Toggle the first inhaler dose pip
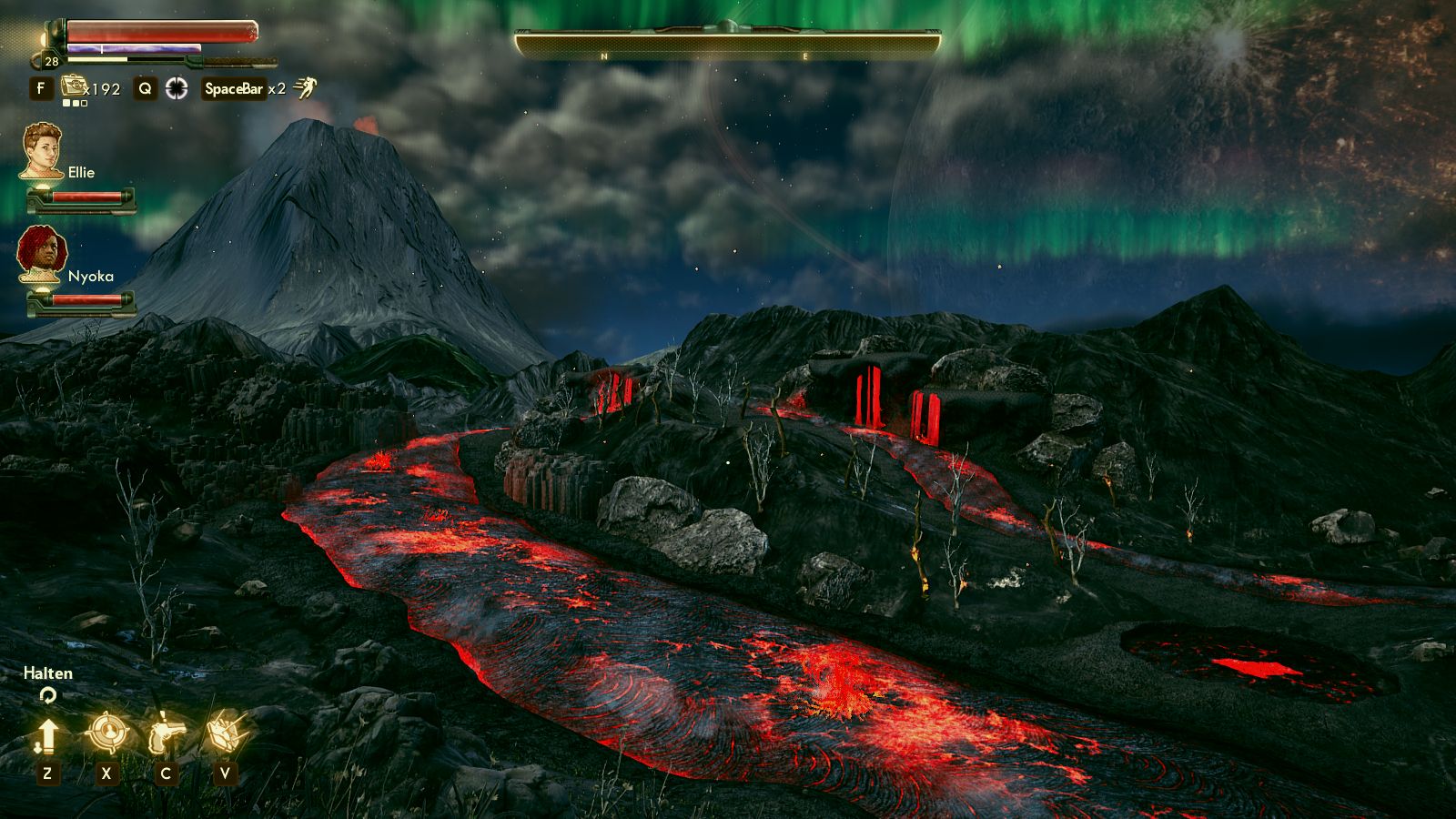 (66, 103)
